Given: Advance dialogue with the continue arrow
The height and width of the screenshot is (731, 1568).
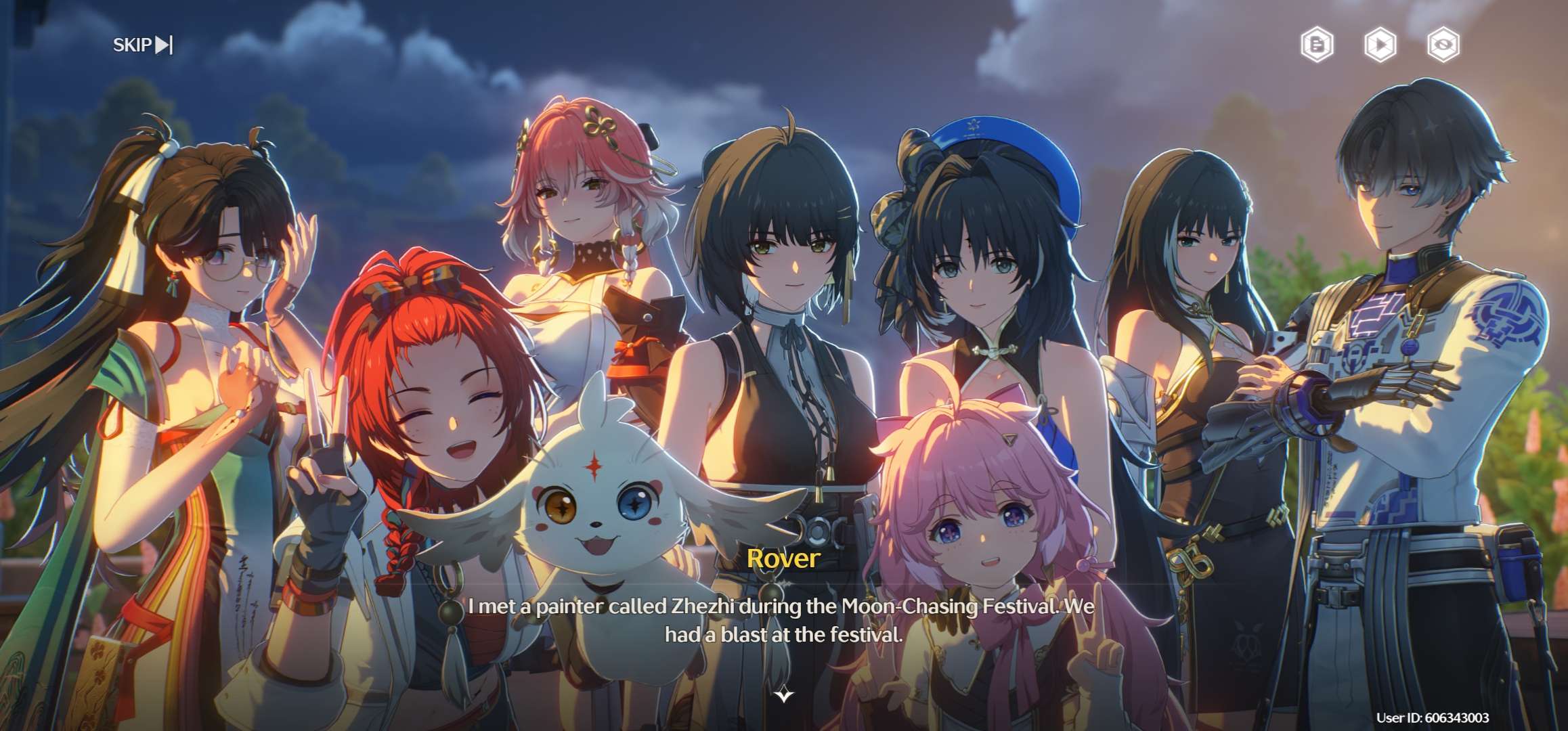Looking at the screenshot, I should (784, 695).
